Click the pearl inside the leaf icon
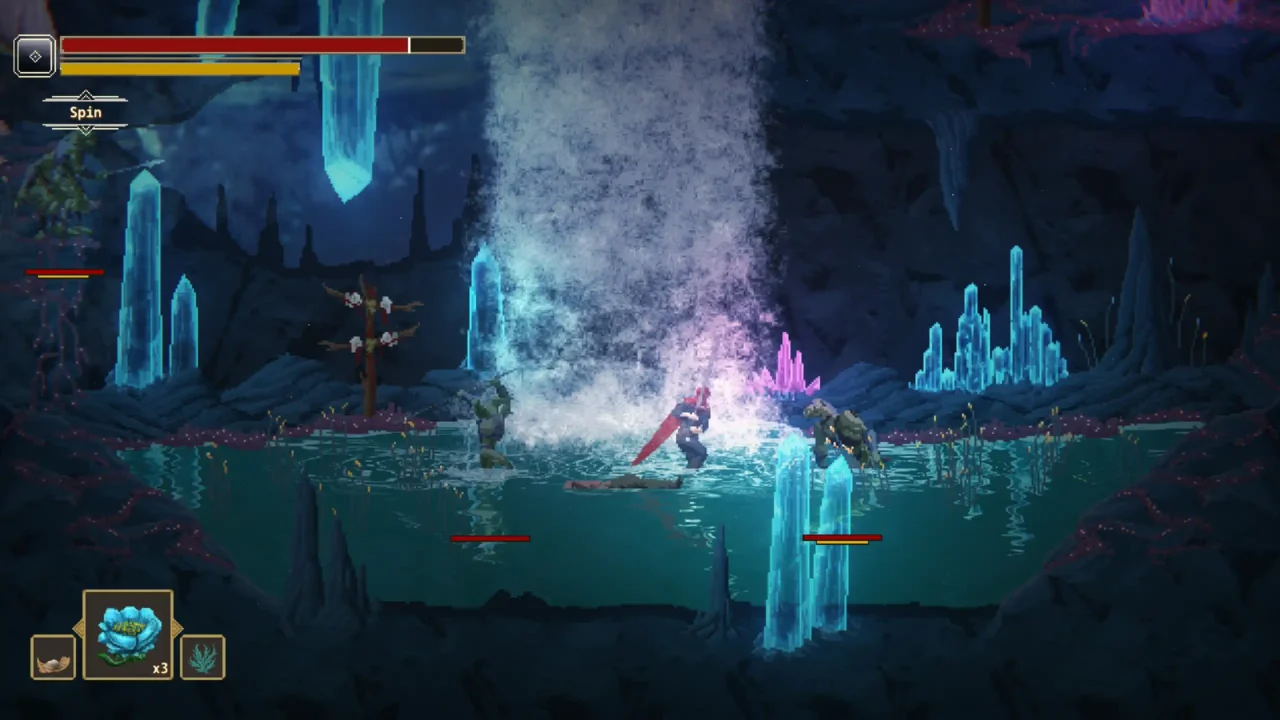The width and height of the screenshot is (1280, 720). click(x=53, y=663)
